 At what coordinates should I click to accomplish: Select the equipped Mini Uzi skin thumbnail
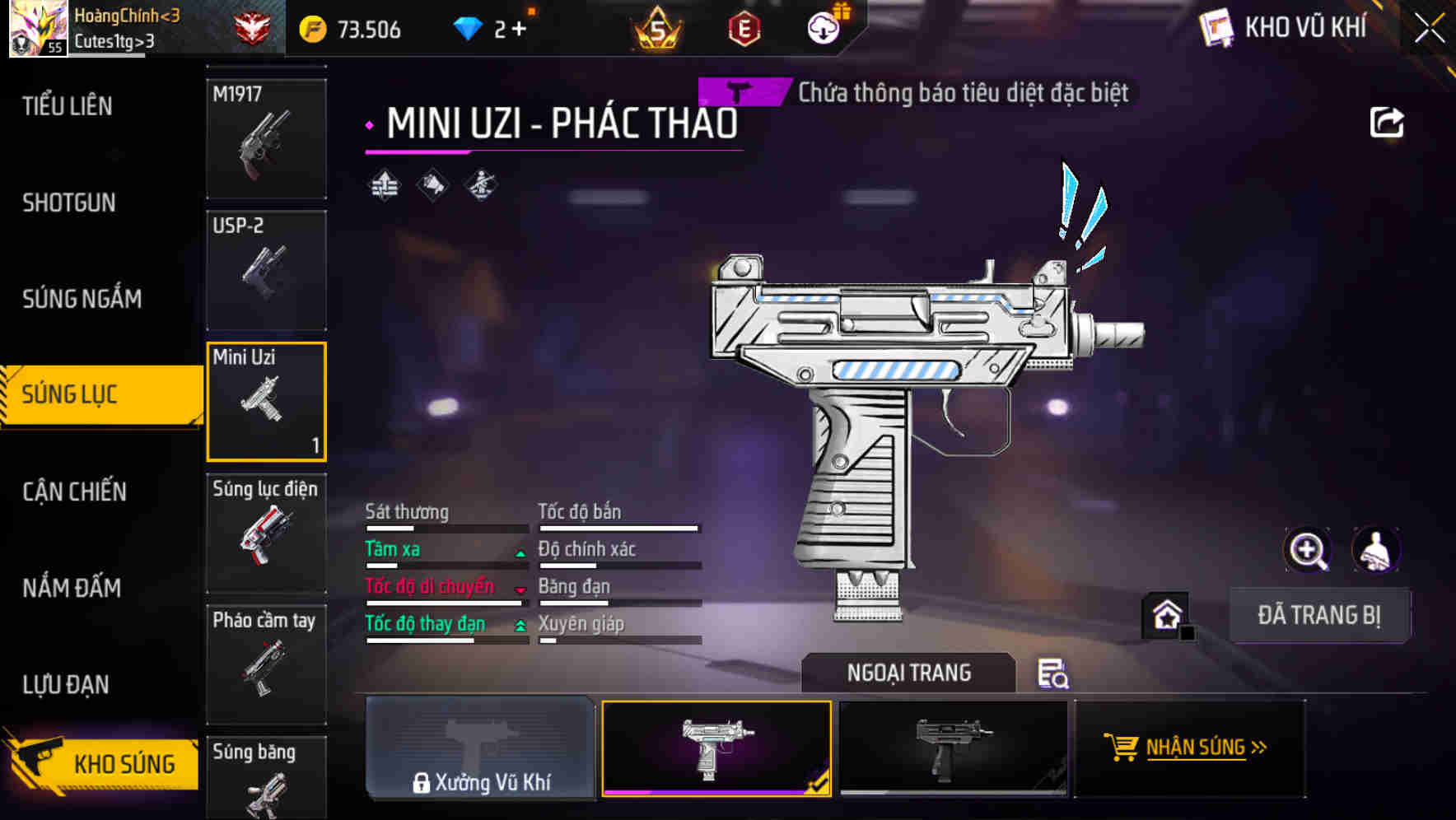pyautogui.click(x=716, y=748)
